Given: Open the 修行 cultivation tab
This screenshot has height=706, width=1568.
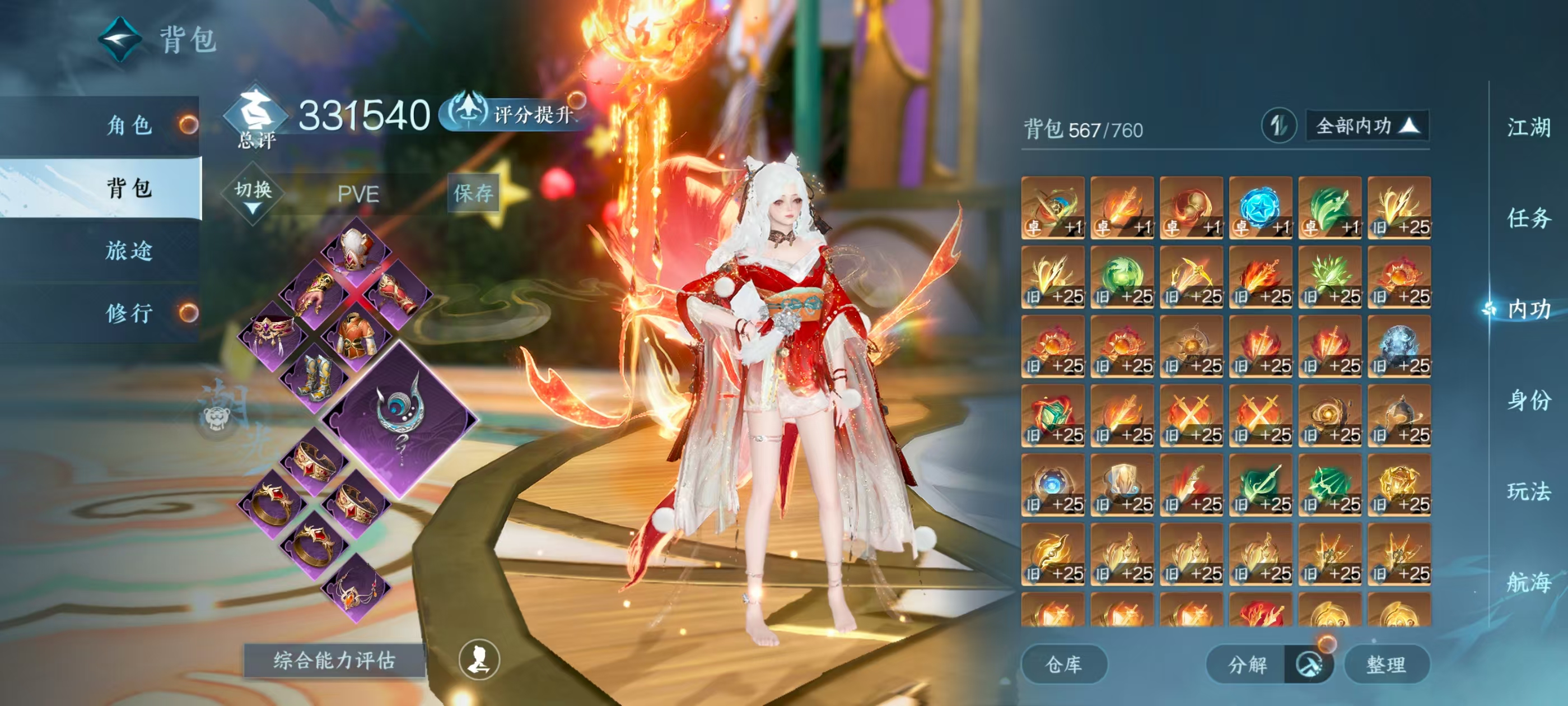Looking at the screenshot, I should (129, 313).
